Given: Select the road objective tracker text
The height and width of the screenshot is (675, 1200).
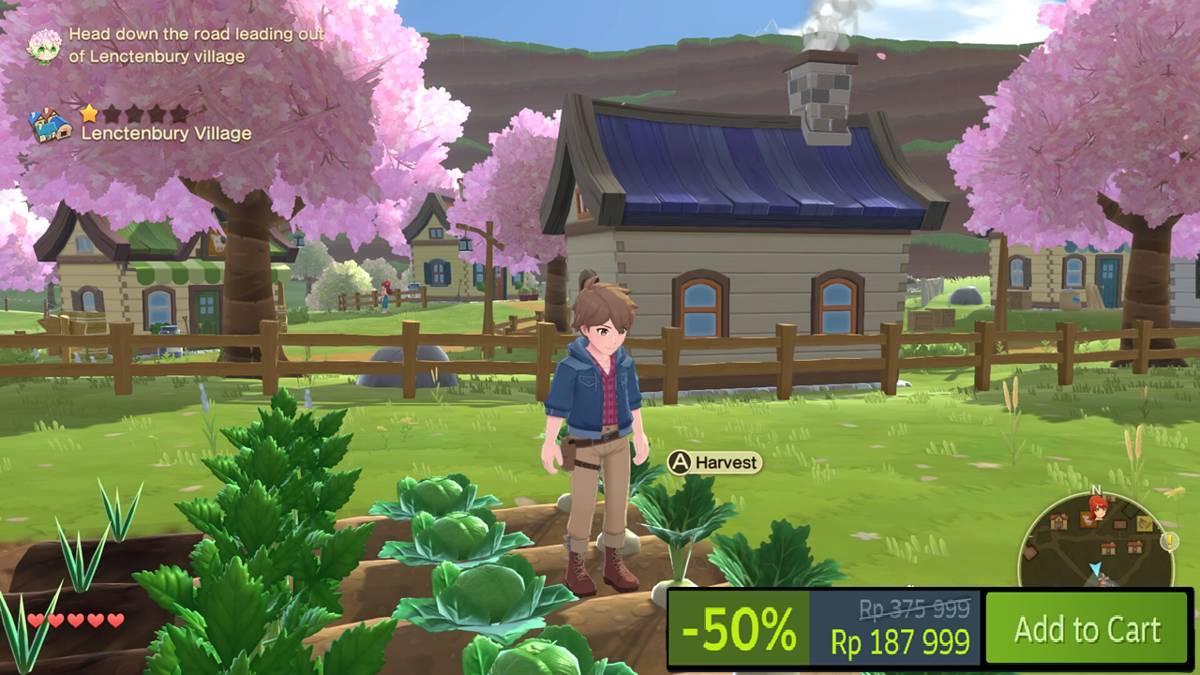Looking at the screenshot, I should pos(195,45).
